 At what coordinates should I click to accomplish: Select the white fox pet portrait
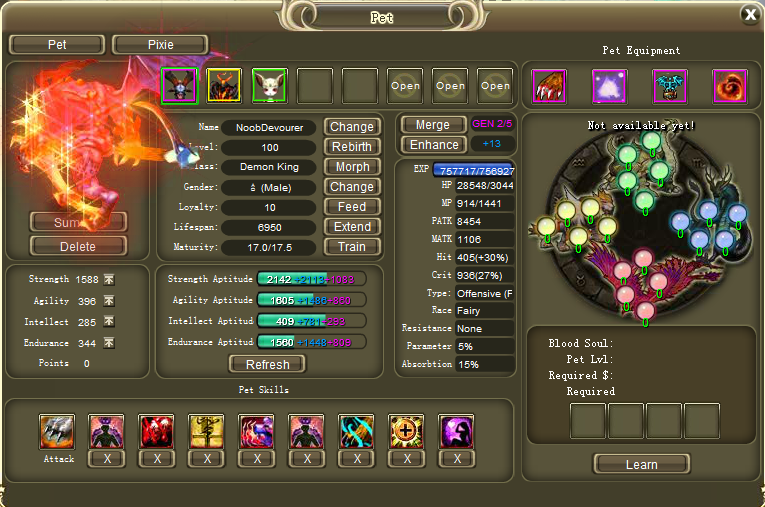pos(269,86)
